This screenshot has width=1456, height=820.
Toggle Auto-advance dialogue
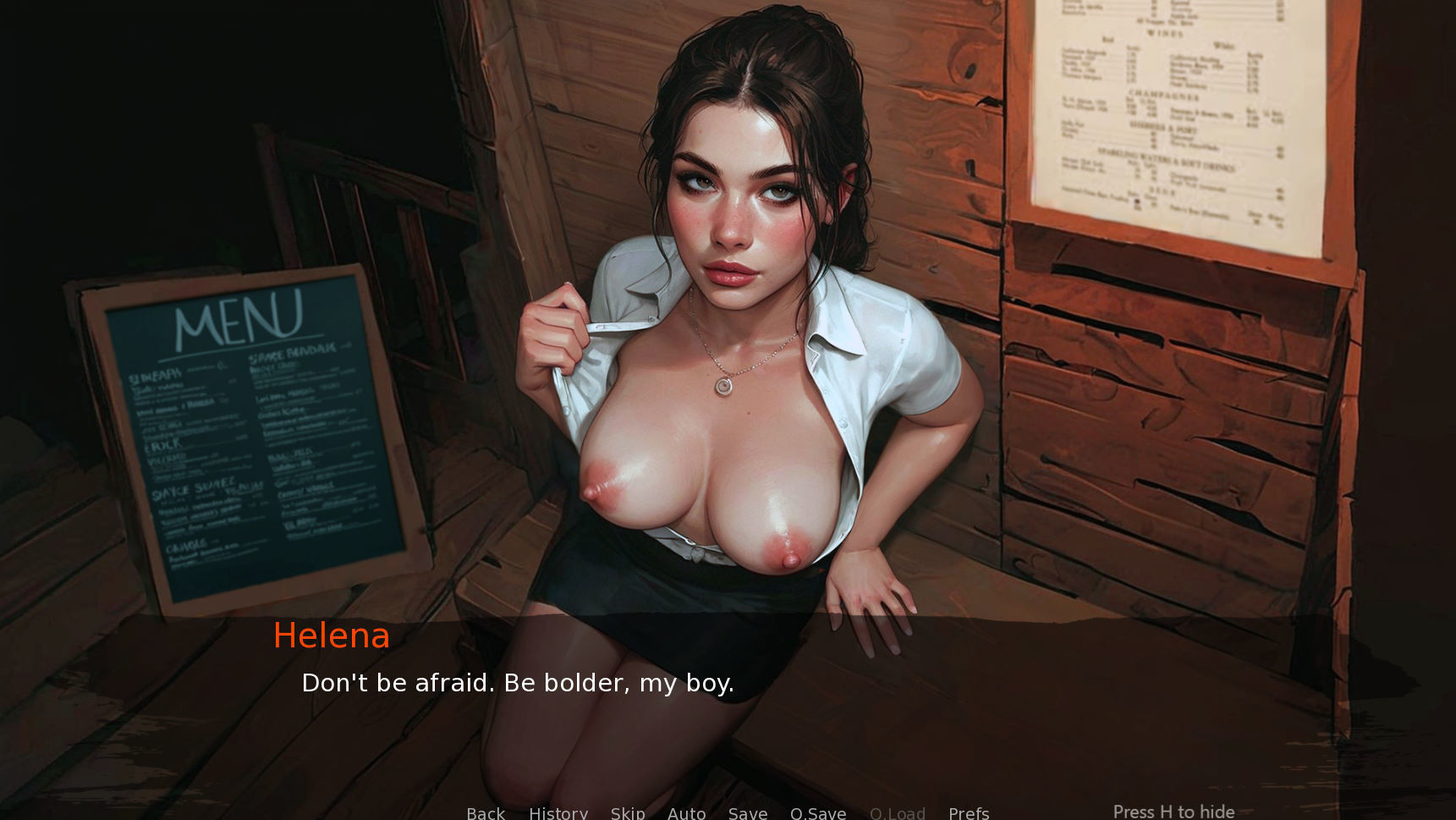686,812
